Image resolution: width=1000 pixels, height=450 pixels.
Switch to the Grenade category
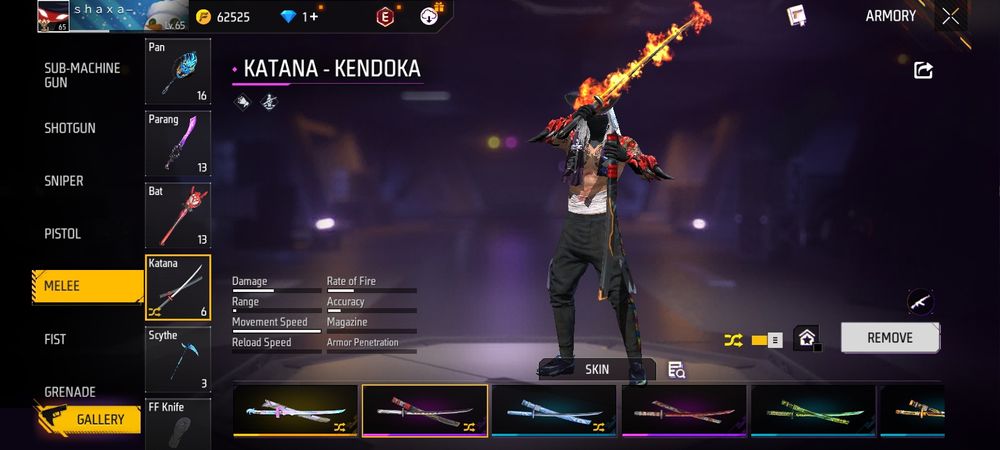[x=70, y=391]
